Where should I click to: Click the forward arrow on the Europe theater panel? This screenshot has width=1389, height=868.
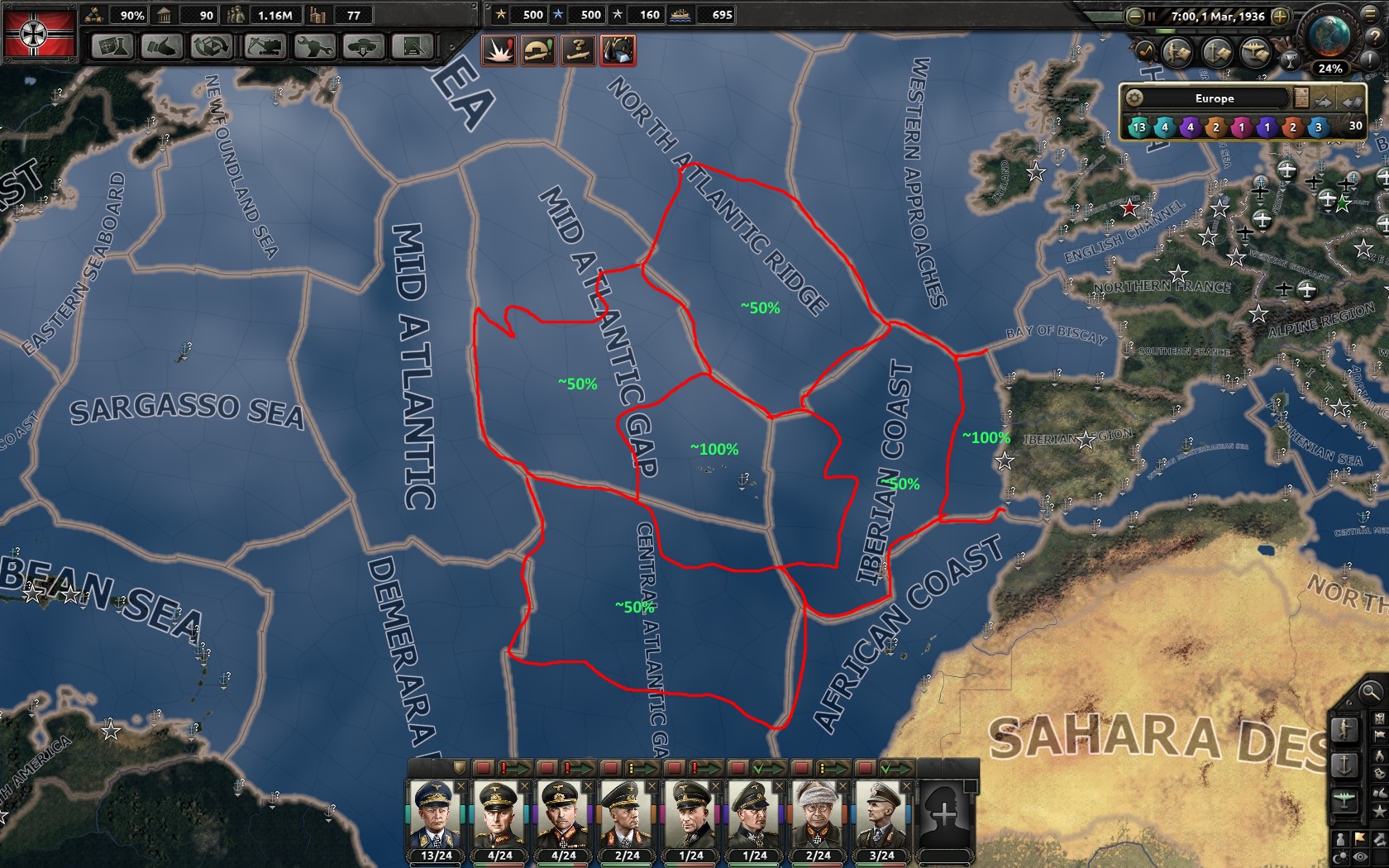coord(1322,101)
